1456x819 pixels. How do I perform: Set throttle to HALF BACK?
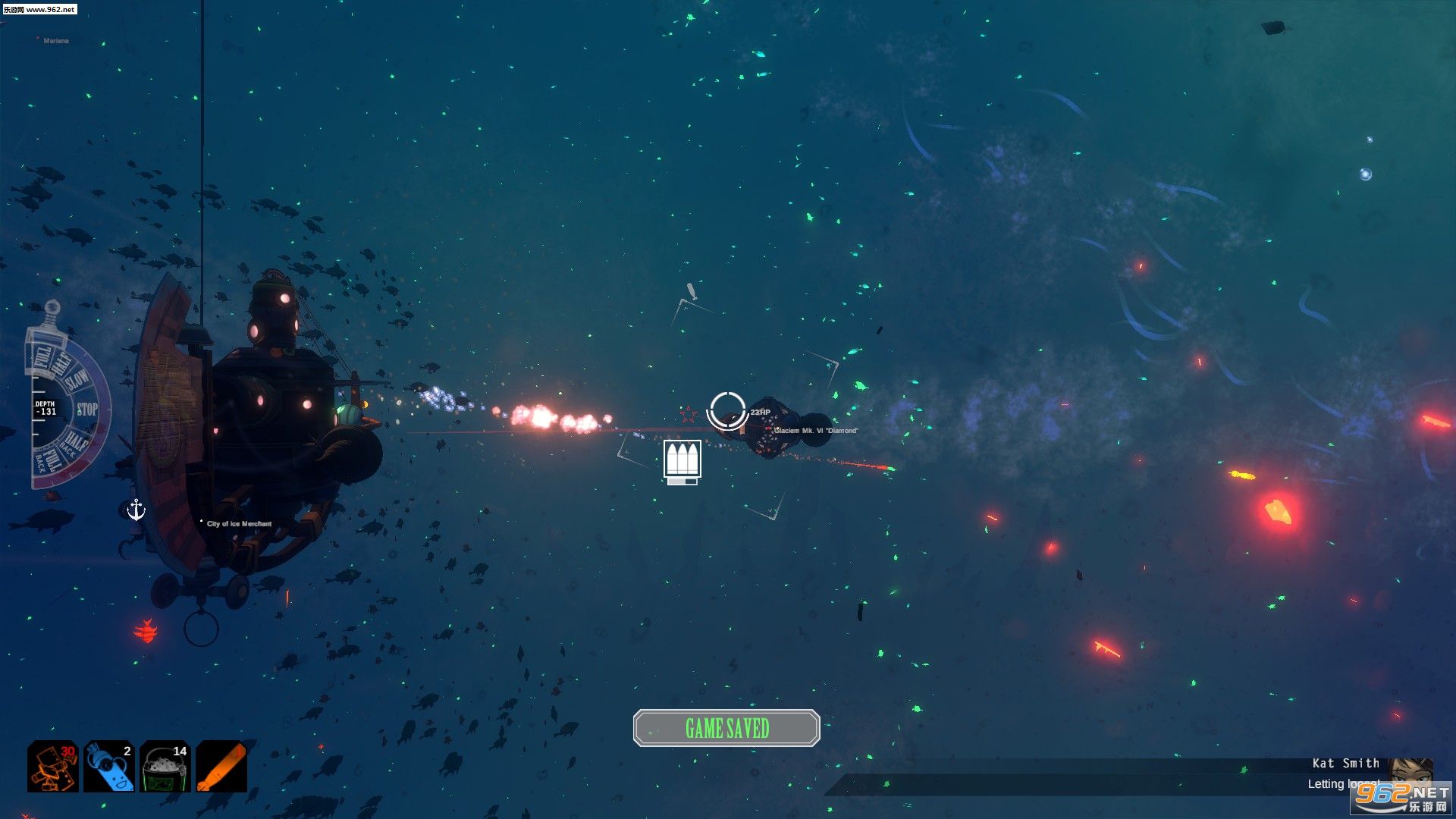74,442
